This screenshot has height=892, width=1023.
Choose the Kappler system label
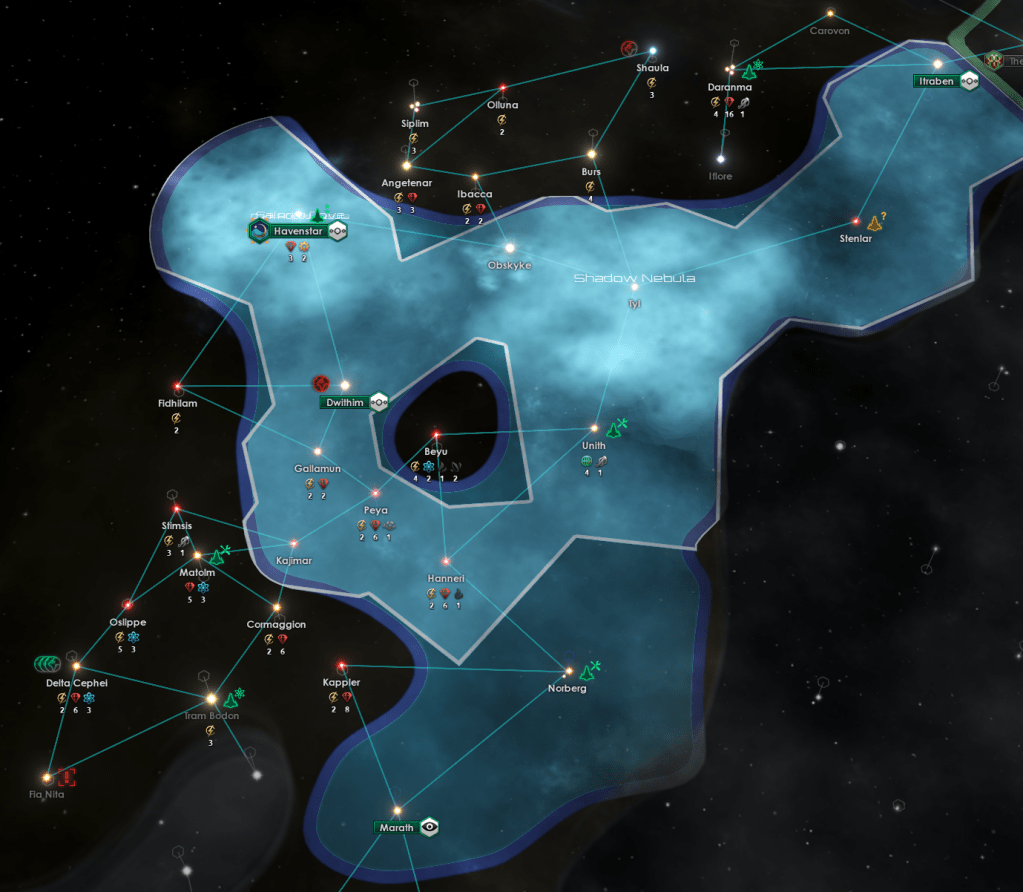[x=341, y=682]
